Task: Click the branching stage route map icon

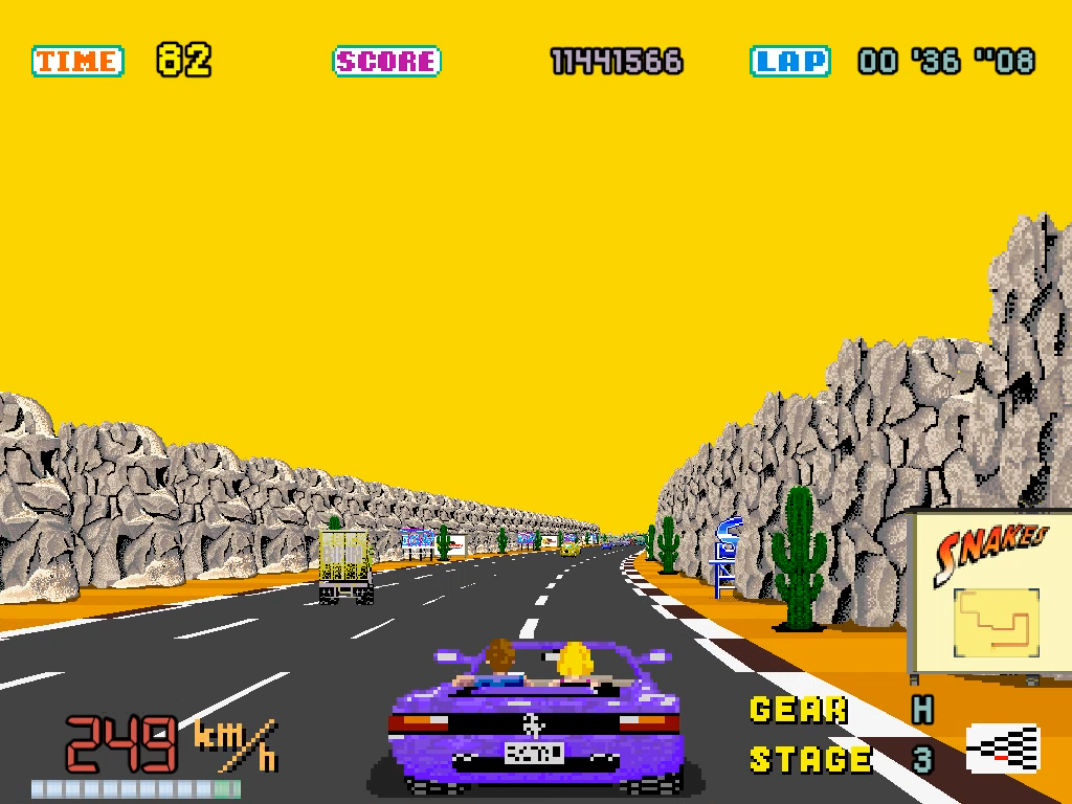Action: tap(1003, 750)
